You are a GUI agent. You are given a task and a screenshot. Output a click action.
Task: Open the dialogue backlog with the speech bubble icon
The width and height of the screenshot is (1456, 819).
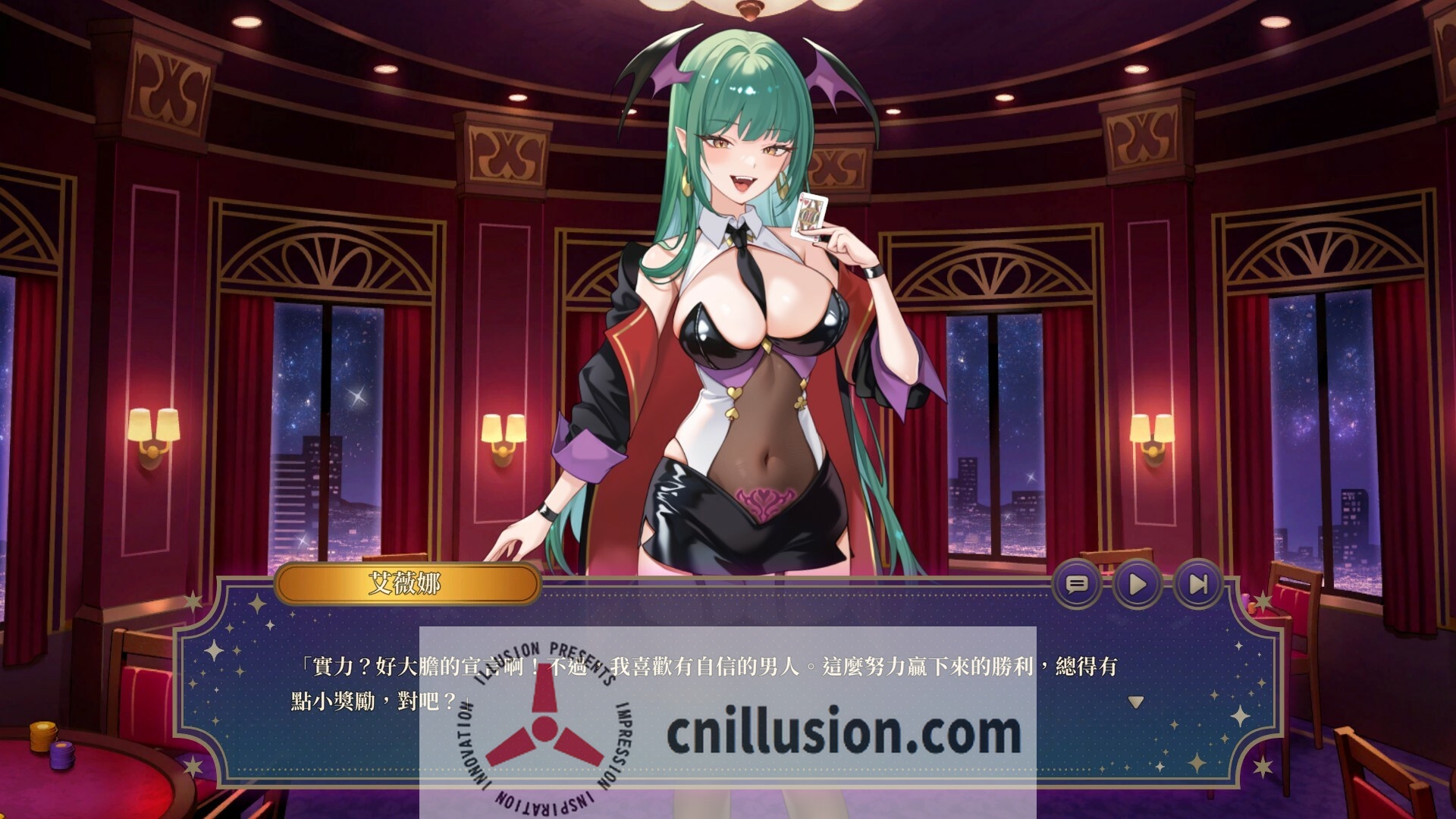(x=1080, y=584)
